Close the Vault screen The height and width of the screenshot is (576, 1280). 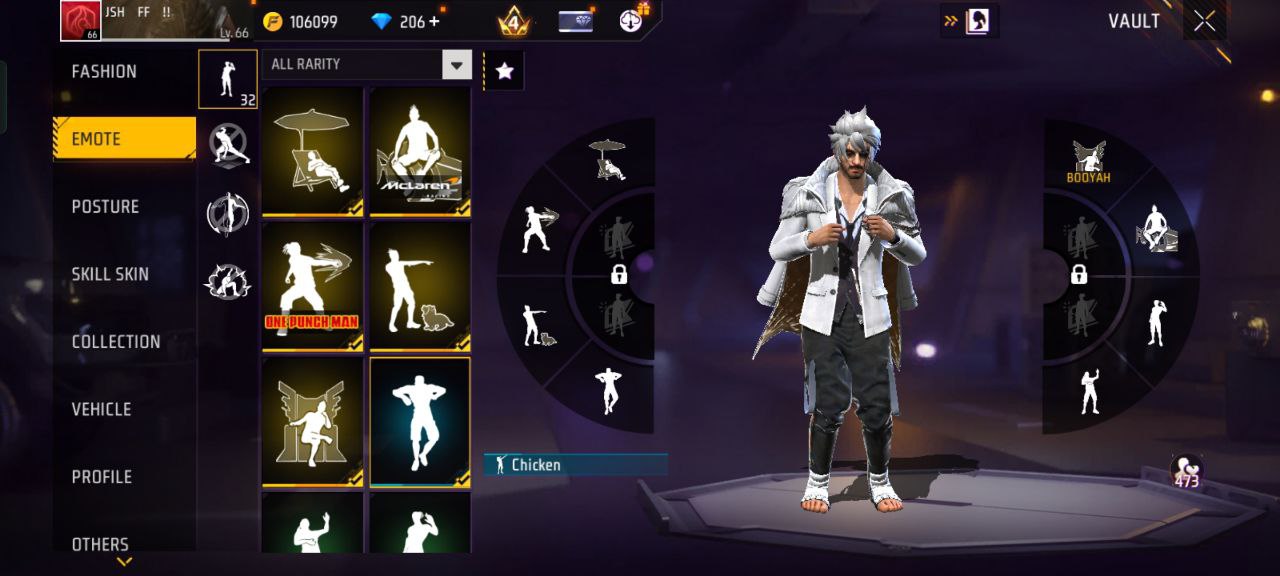(1205, 21)
